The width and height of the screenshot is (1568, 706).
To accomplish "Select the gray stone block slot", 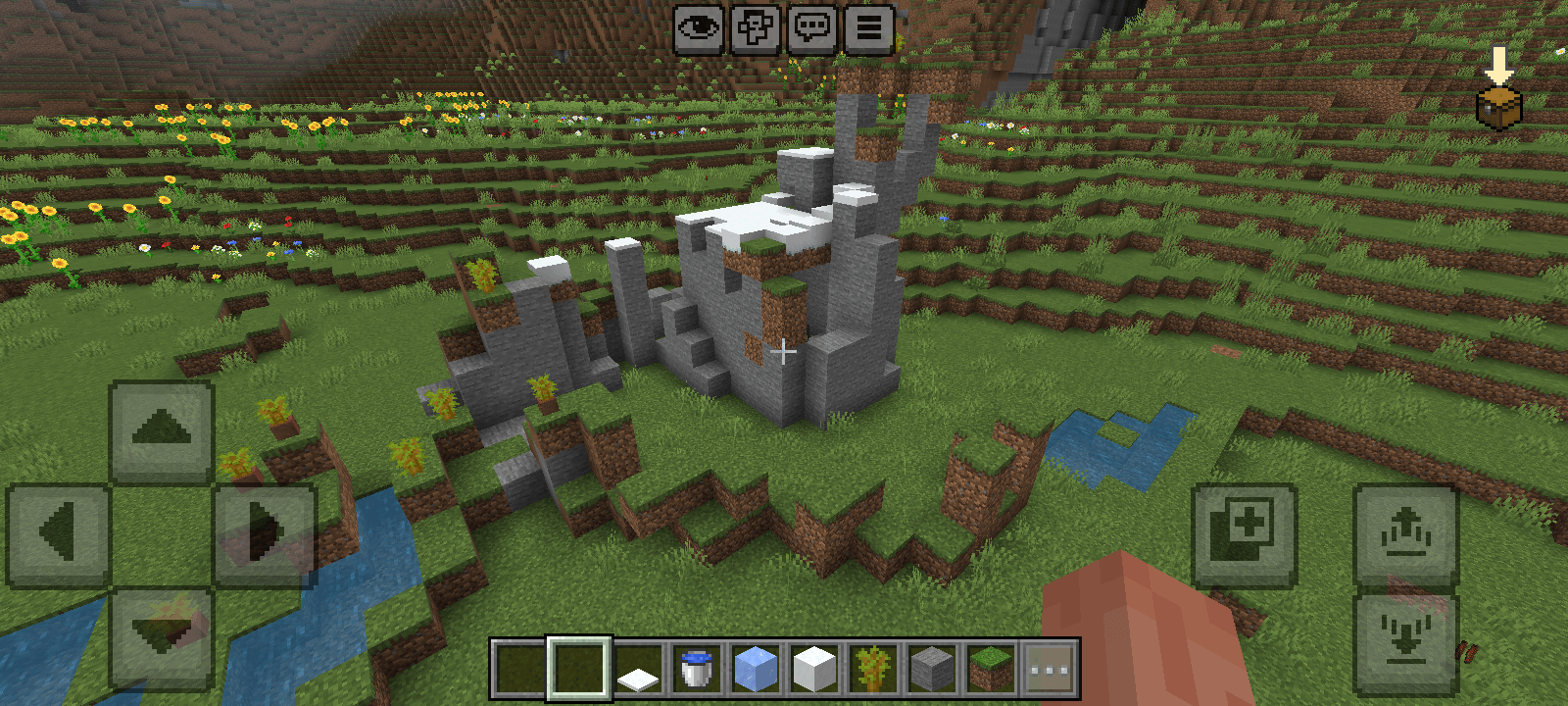I will [x=932, y=669].
